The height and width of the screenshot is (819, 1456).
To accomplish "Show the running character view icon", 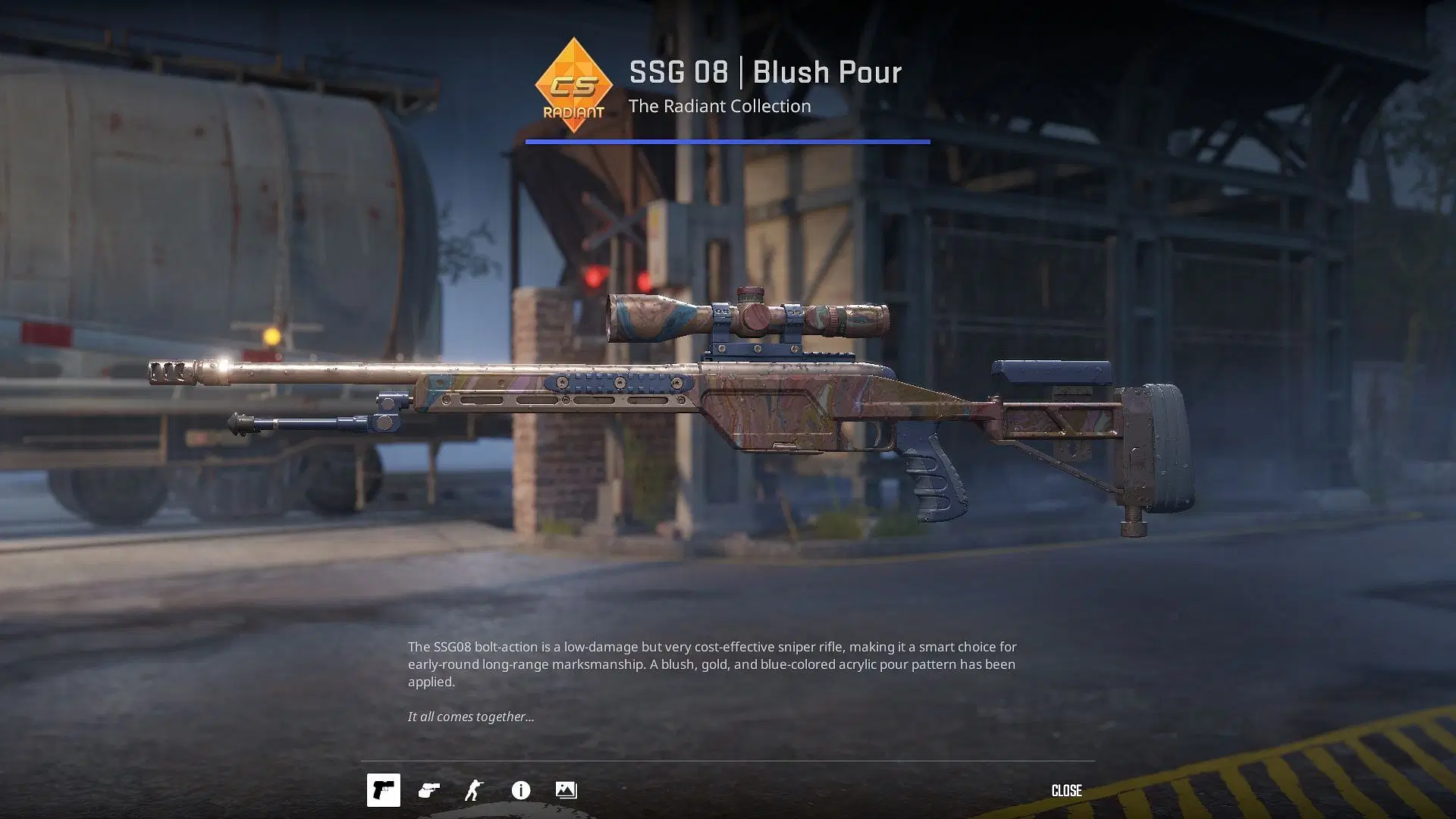I will [x=474, y=790].
